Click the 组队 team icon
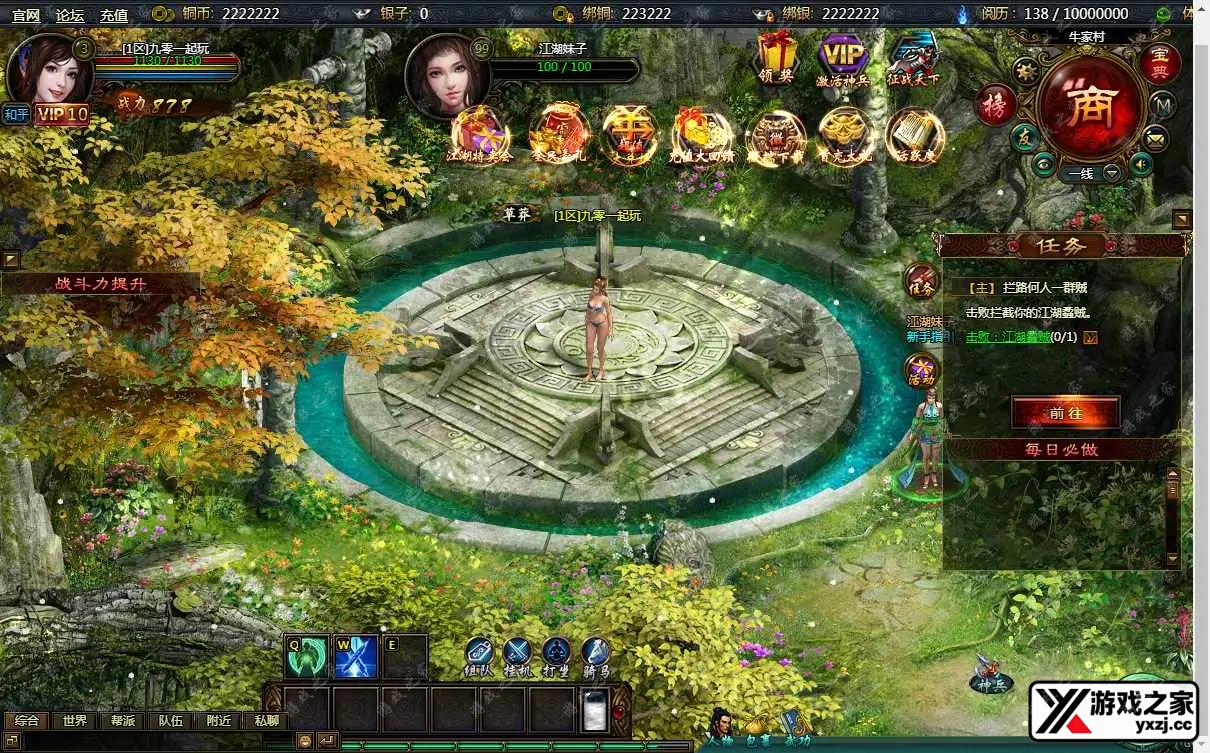The height and width of the screenshot is (753, 1210). (x=479, y=655)
